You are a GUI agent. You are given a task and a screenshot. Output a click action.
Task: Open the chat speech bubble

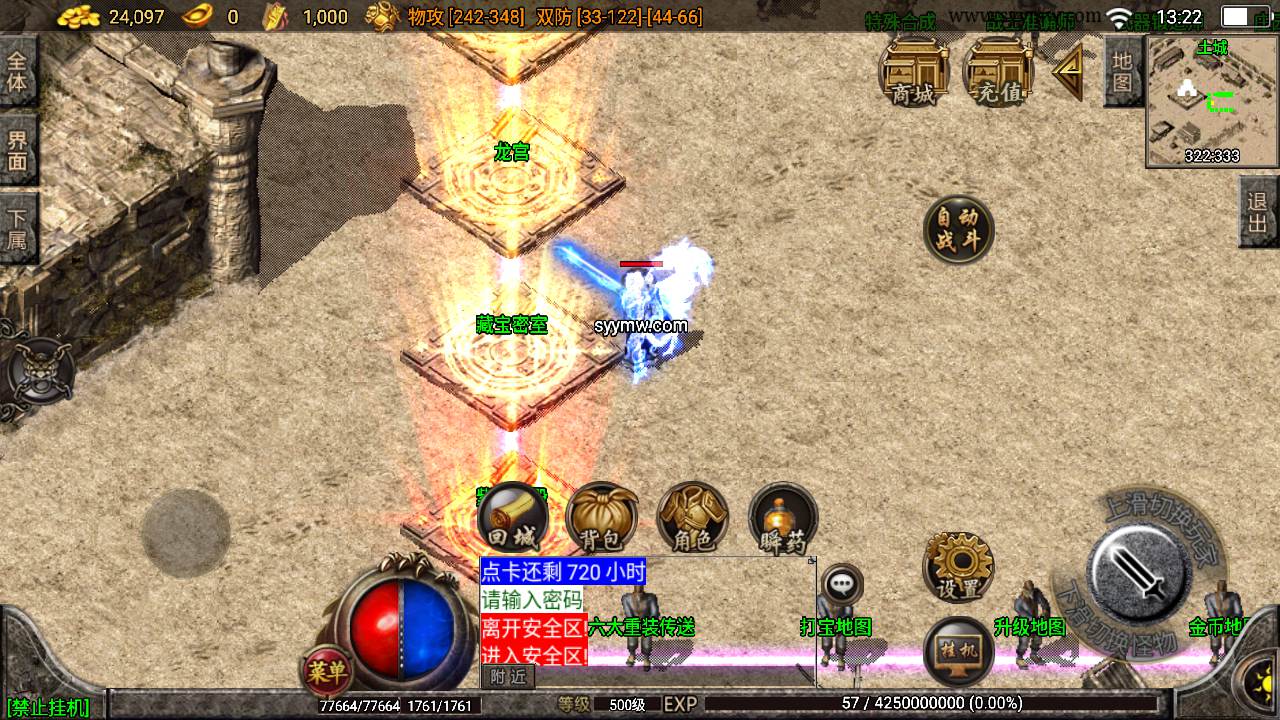pyautogui.click(x=842, y=583)
